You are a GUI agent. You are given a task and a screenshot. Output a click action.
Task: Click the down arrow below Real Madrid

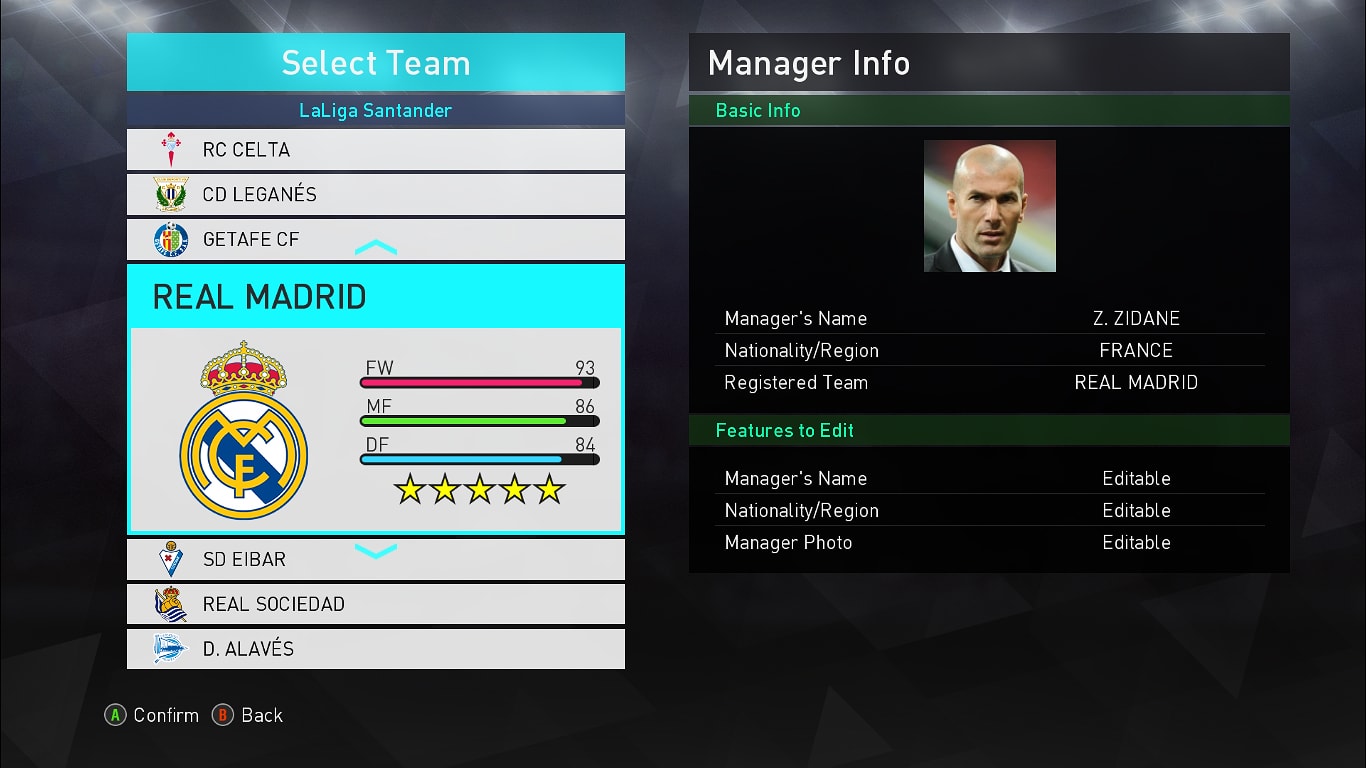pyautogui.click(x=376, y=550)
